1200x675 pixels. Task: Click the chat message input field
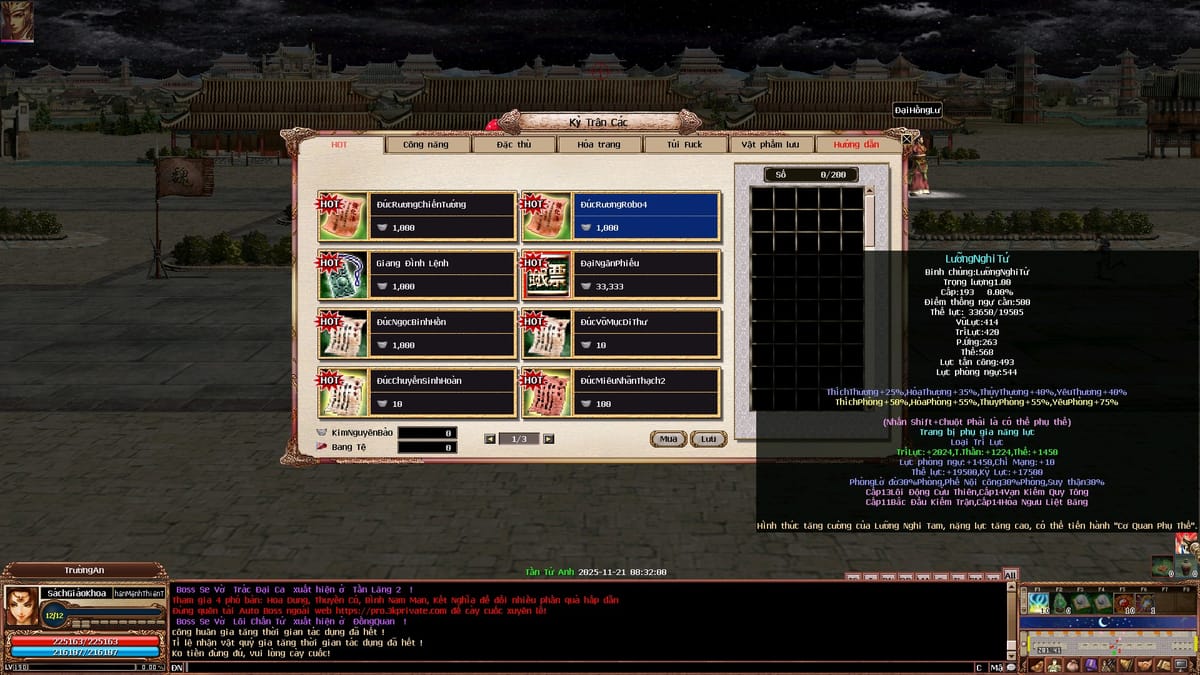(580, 667)
